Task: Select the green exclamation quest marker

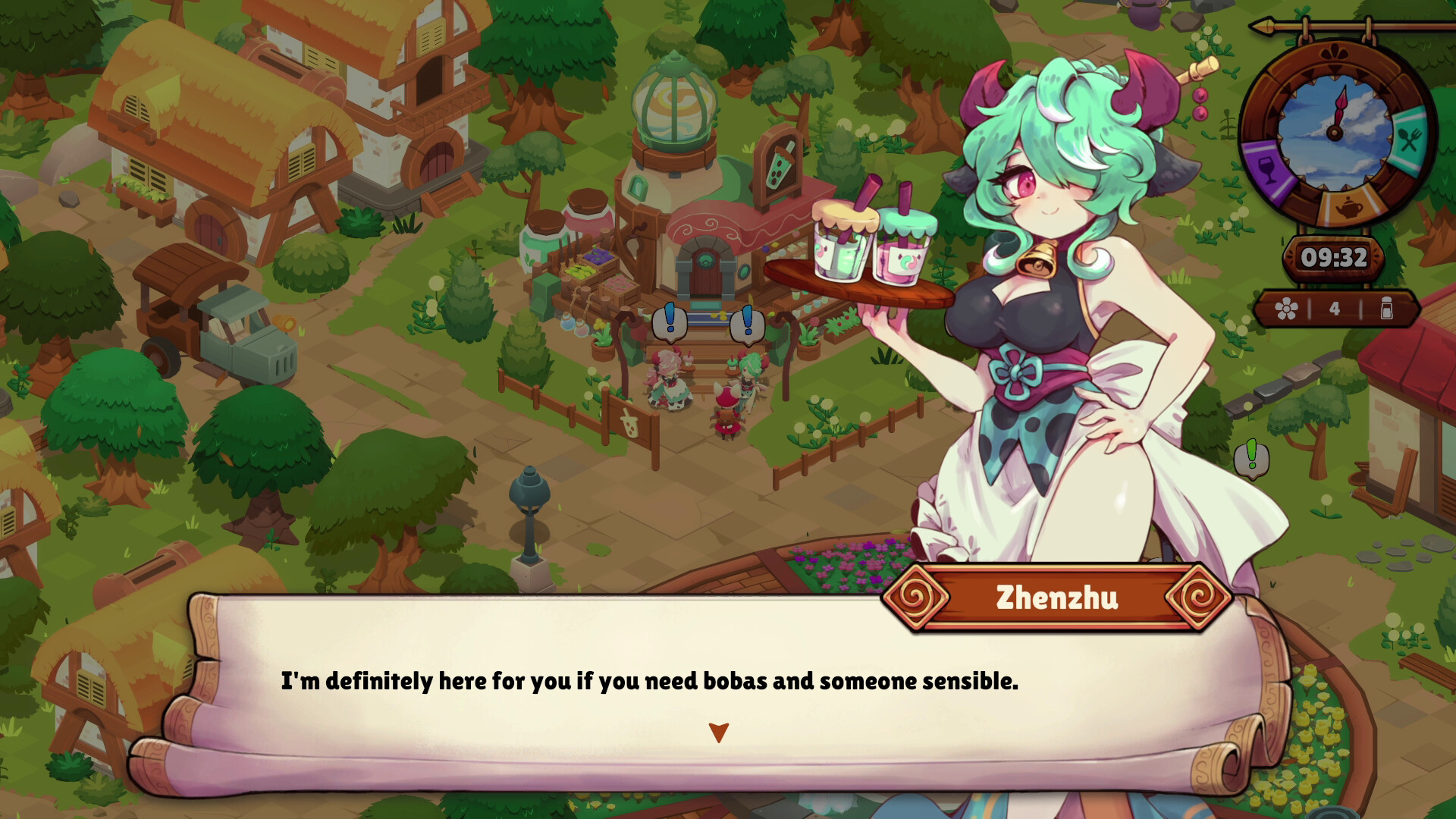Action: click(1251, 457)
